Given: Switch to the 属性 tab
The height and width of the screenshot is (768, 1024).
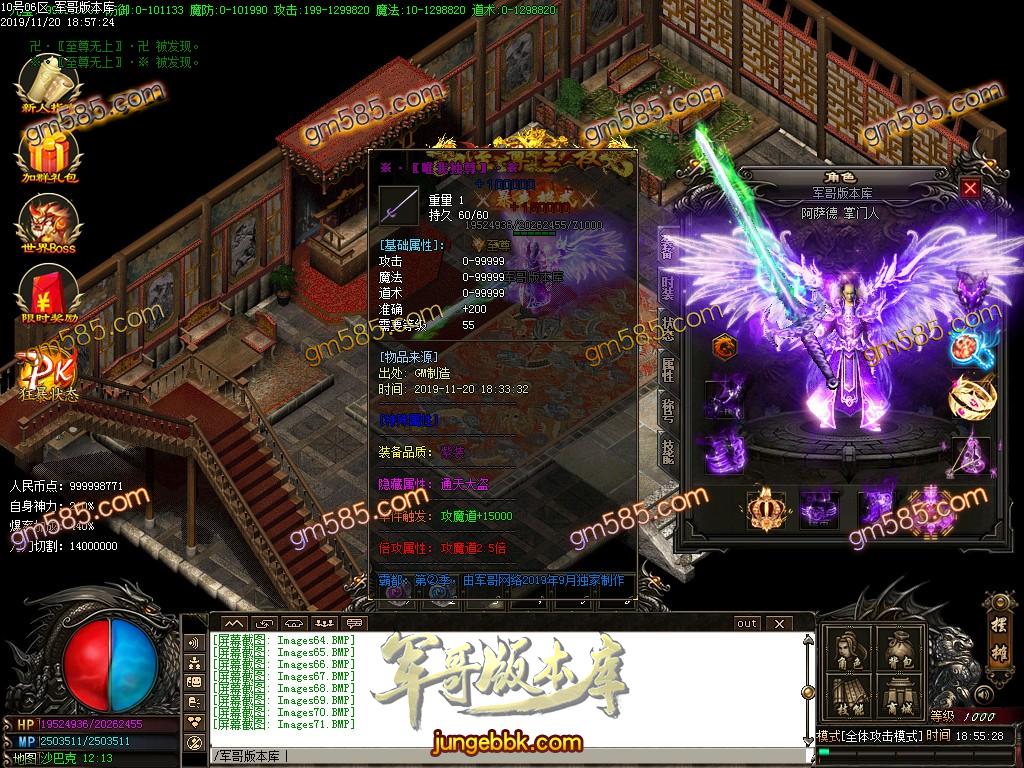Looking at the screenshot, I should coord(667,368).
